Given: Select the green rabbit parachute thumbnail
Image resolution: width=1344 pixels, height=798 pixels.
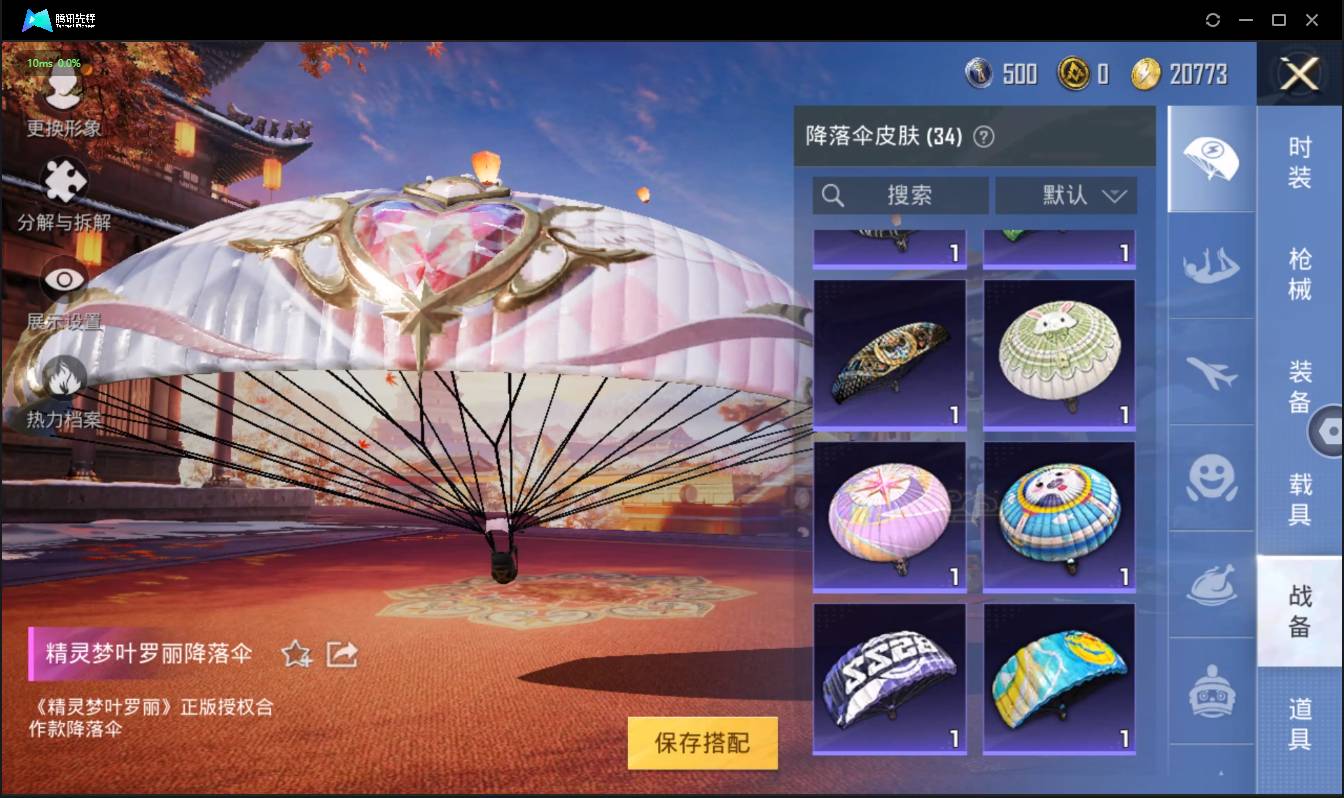Looking at the screenshot, I should coord(1059,352).
